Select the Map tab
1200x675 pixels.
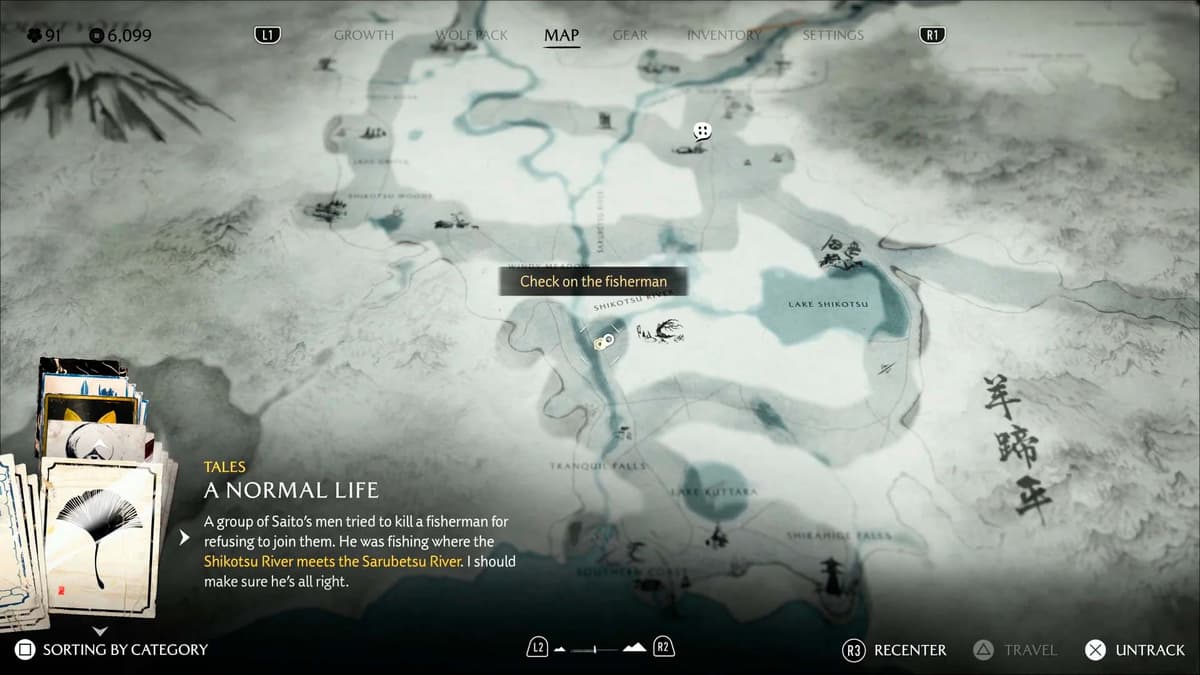pos(561,35)
